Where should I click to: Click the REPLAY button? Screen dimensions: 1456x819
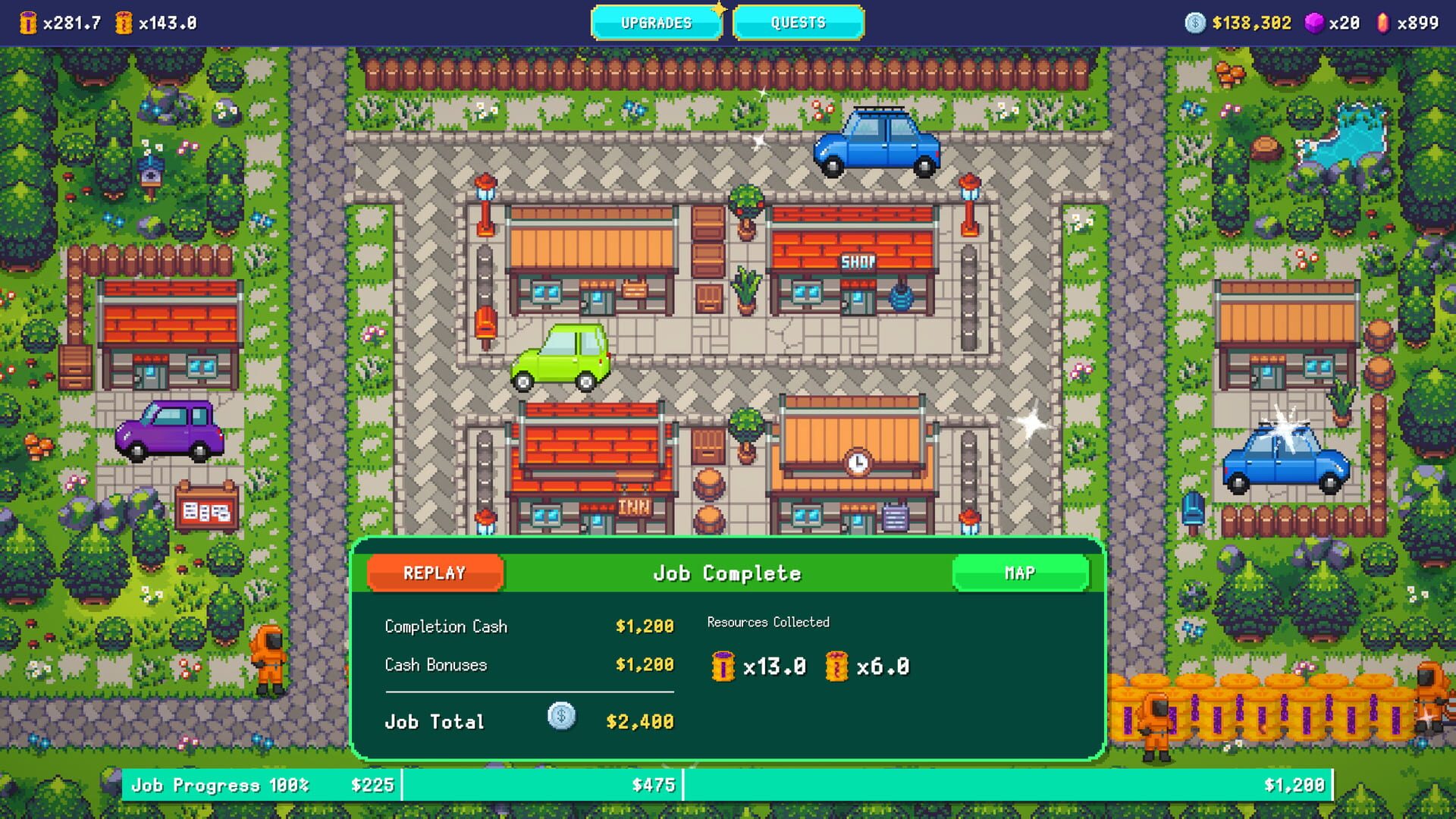pos(435,573)
